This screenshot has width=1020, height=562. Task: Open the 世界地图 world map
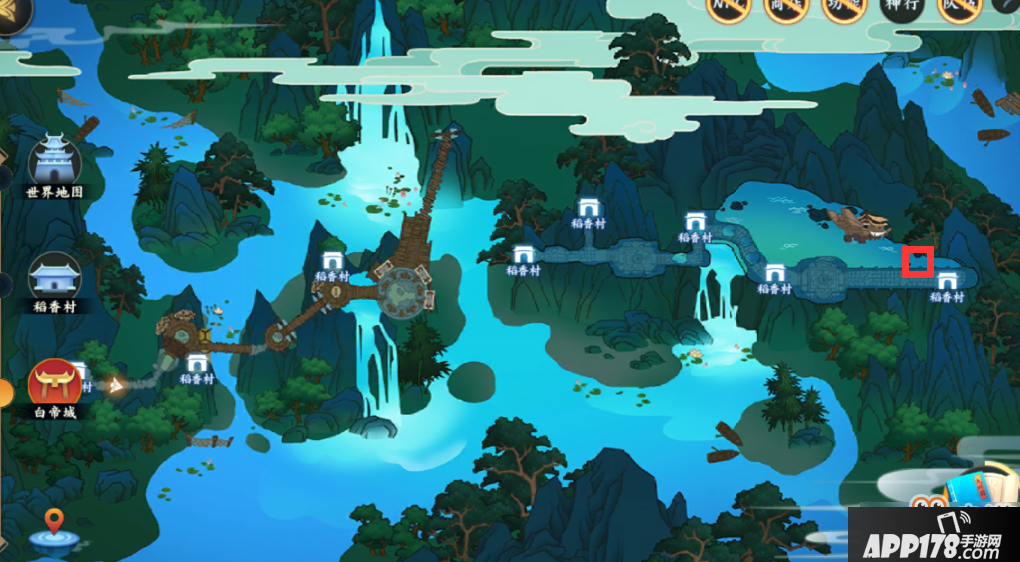(55, 165)
